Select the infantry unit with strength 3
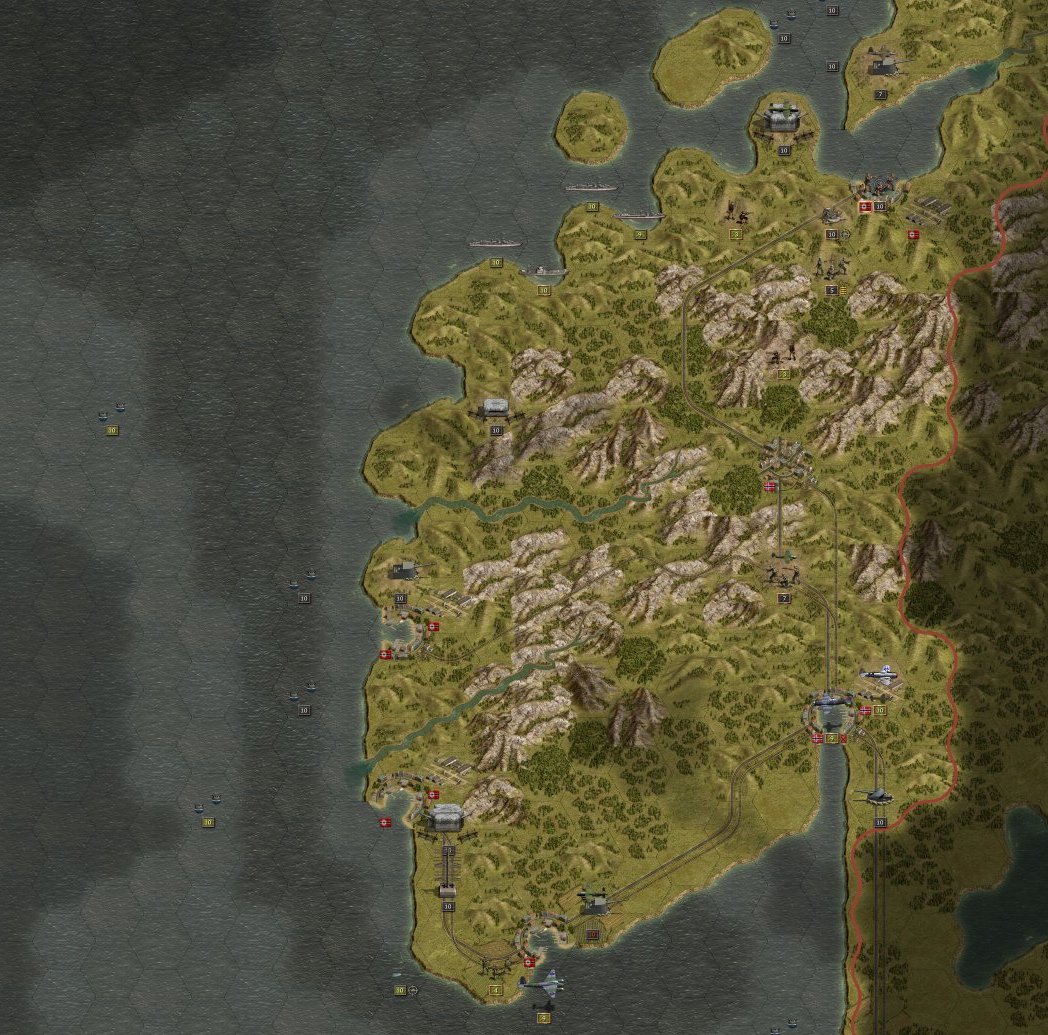 coord(737,212)
